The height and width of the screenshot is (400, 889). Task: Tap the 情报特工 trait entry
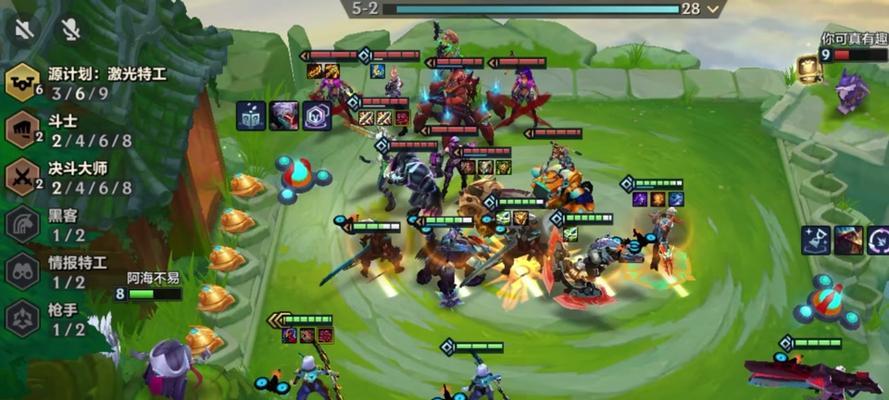point(22,272)
